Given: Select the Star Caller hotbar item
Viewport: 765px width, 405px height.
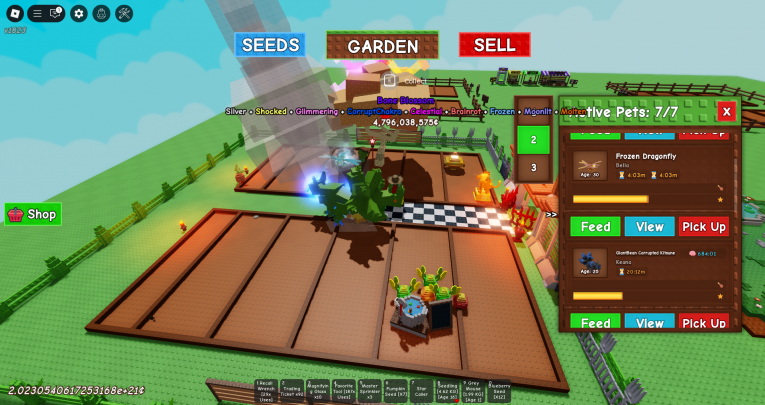Looking at the screenshot, I should click(421, 390).
